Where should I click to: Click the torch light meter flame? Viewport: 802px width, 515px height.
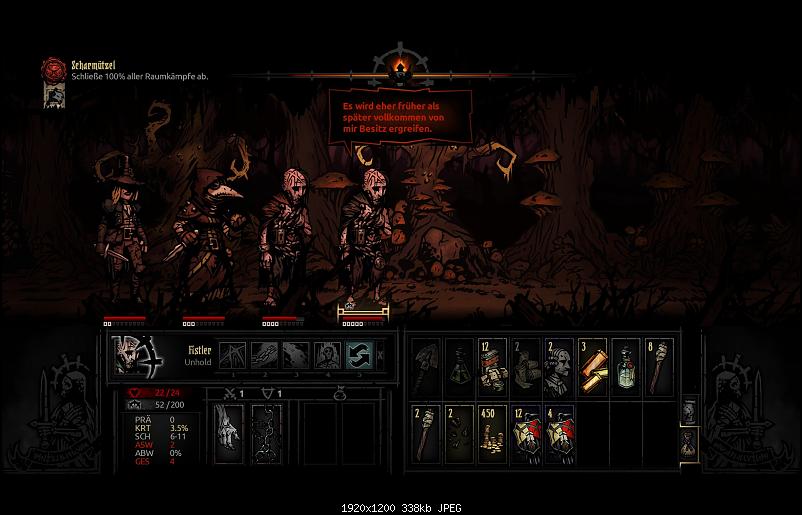pyautogui.click(x=401, y=68)
